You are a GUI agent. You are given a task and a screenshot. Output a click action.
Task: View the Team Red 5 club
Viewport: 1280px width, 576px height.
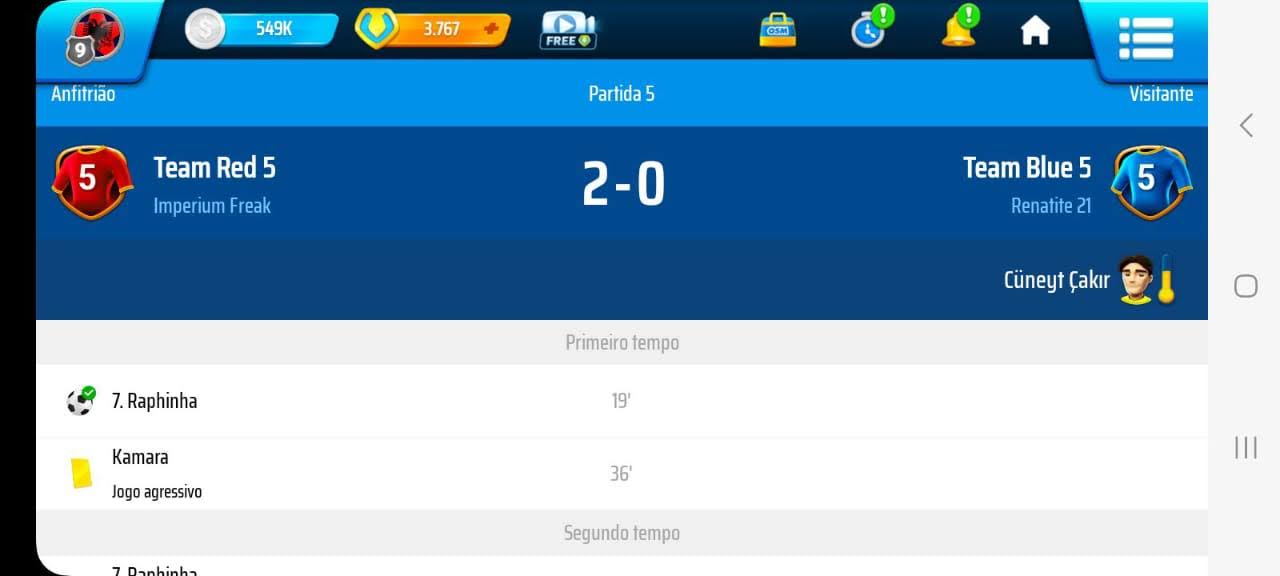(x=214, y=168)
